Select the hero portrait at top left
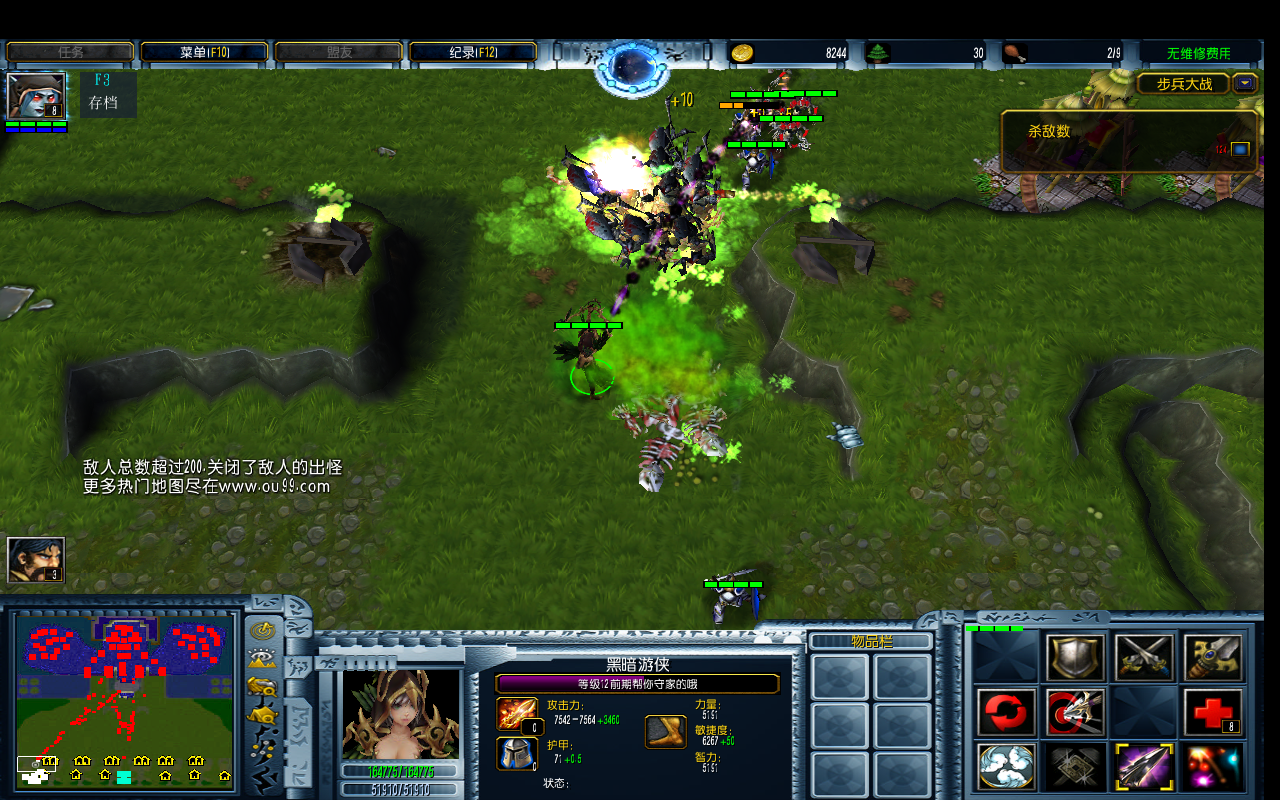Screen dimensions: 1280x800 36,96
